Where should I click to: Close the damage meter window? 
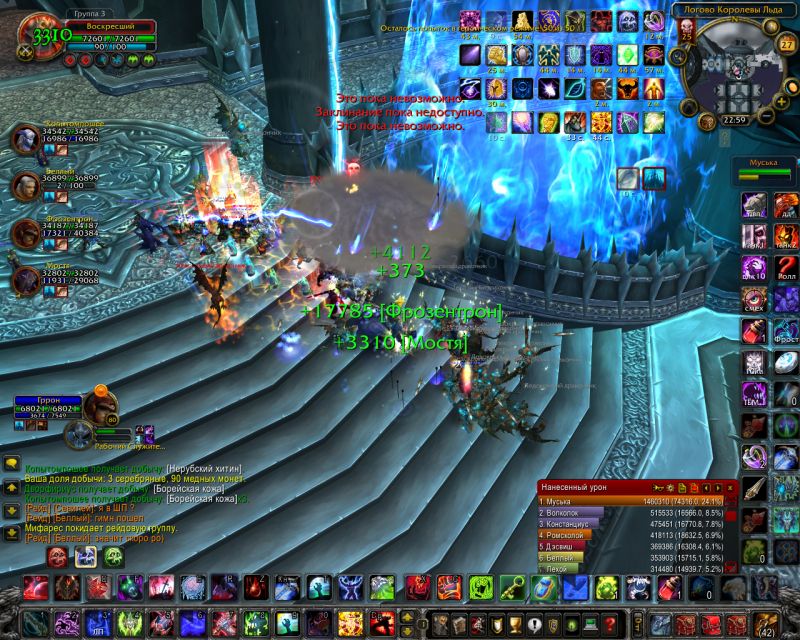coord(731,487)
